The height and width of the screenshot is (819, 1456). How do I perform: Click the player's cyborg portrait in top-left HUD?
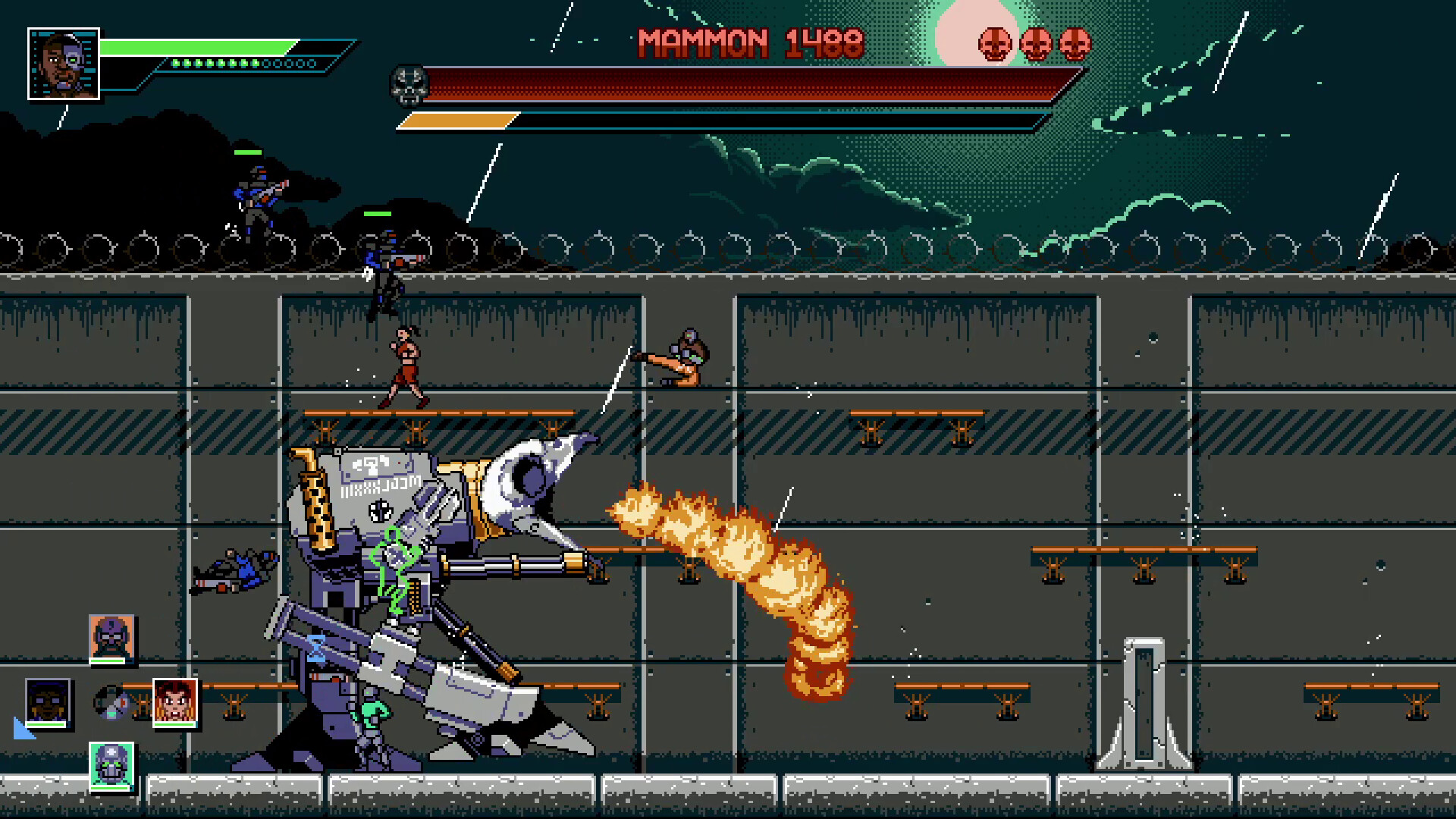click(x=64, y=64)
